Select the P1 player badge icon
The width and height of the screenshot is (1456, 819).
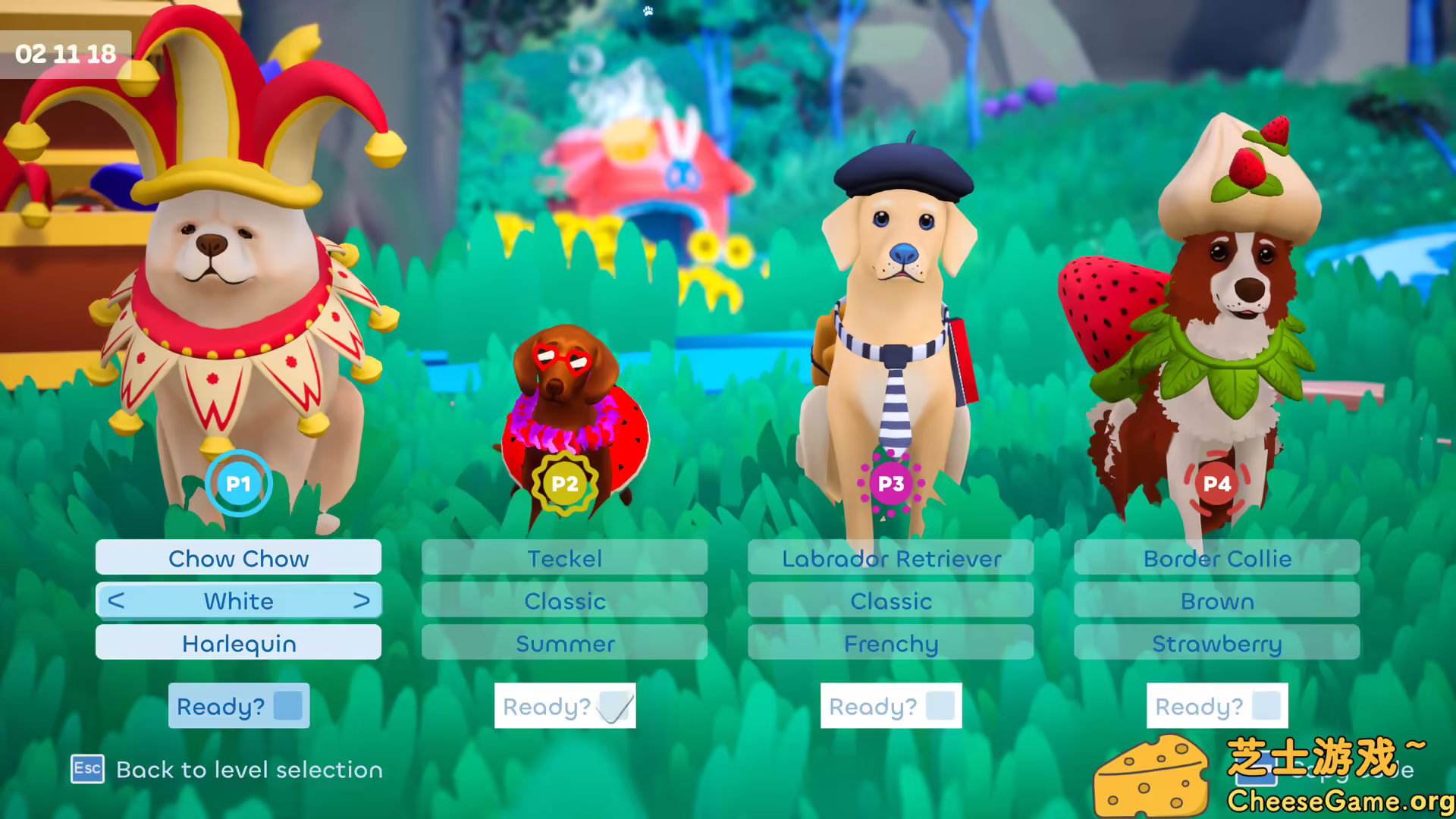click(x=238, y=484)
